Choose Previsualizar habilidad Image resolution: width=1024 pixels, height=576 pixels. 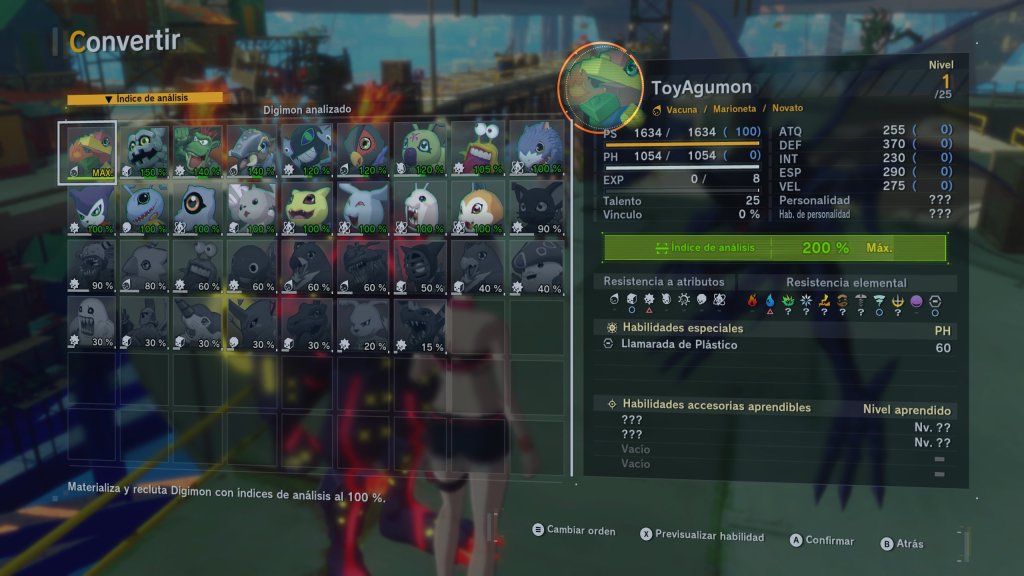tap(701, 536)
